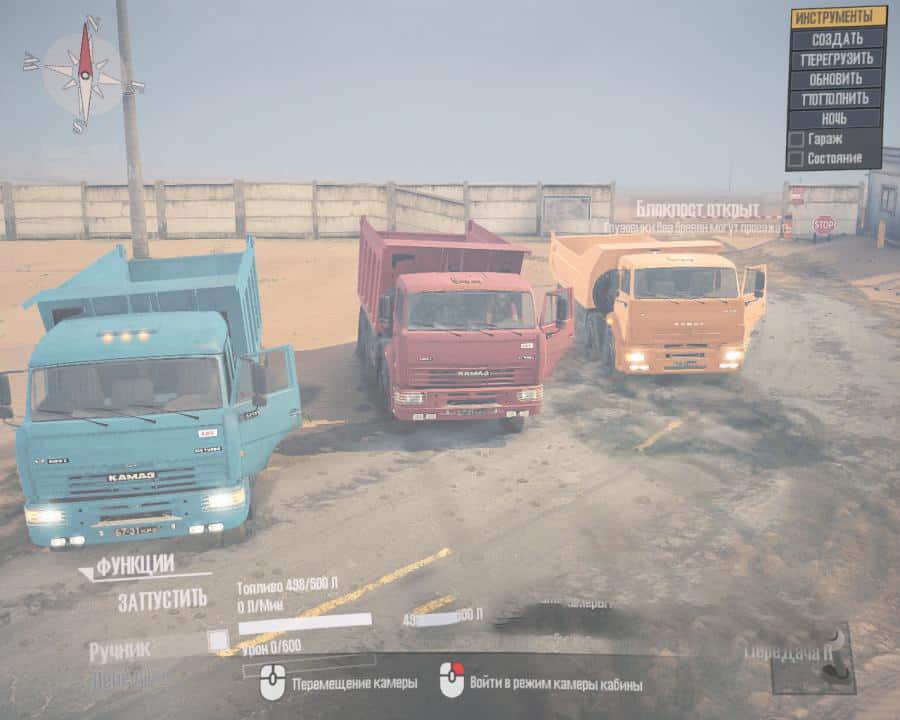Toggle the Ручник handbrake checkbox

click(217, 640)
